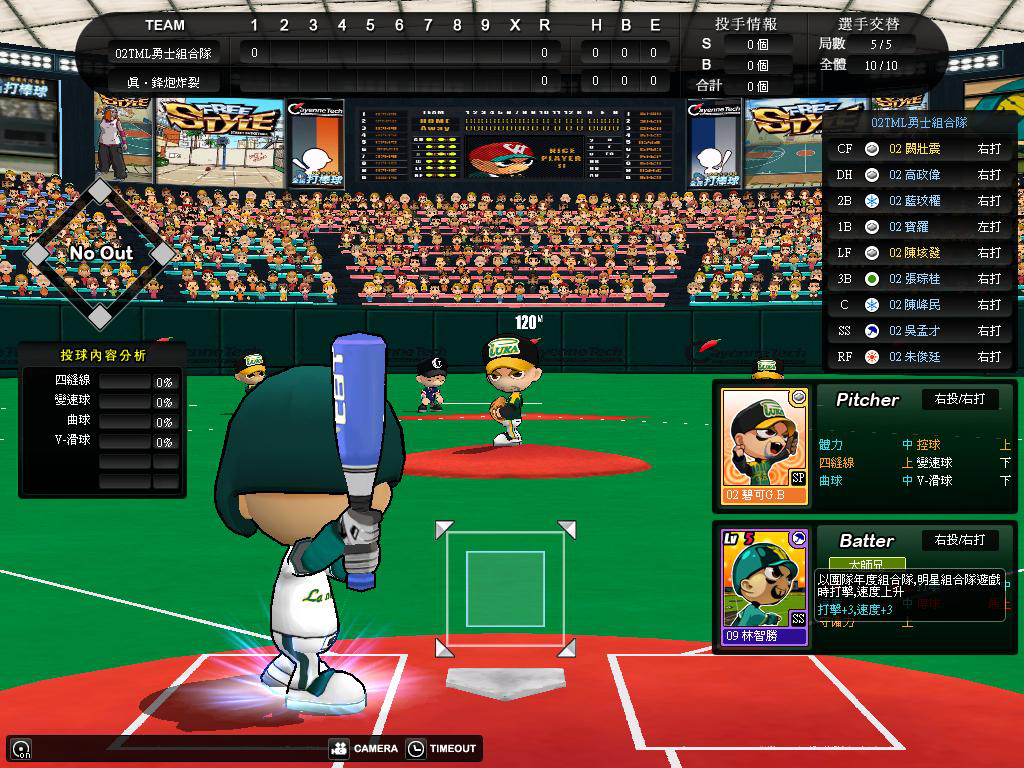
Task: Select the 1B lineup row 寶羅
Action: pyautogui.click(x=918, y=227)
